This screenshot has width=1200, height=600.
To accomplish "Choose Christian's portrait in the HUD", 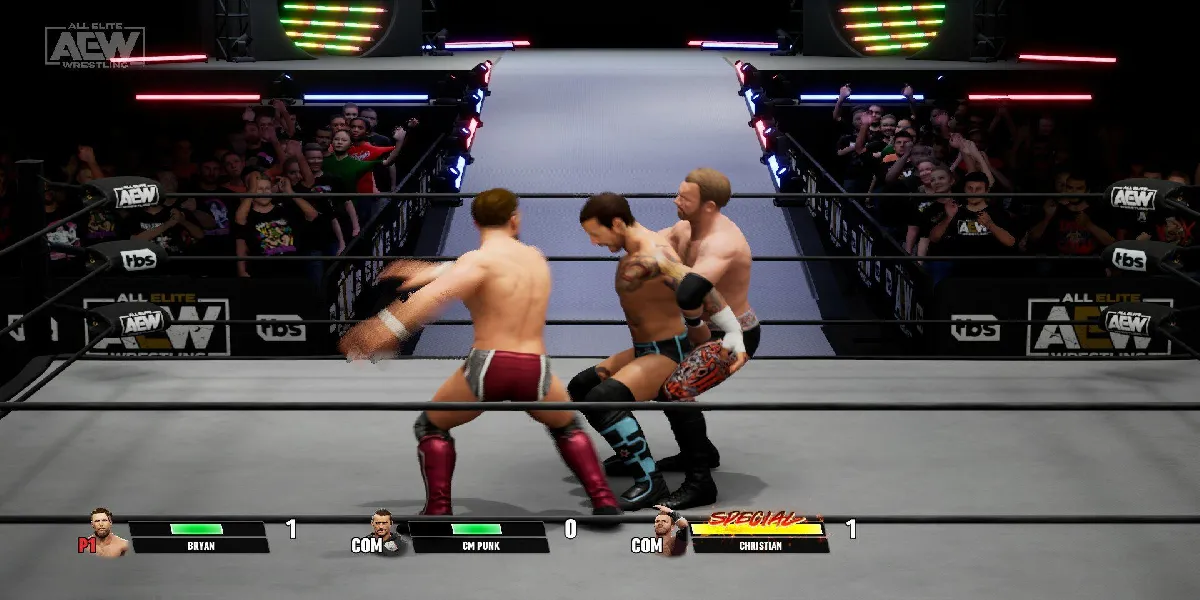I will point(668,530).
